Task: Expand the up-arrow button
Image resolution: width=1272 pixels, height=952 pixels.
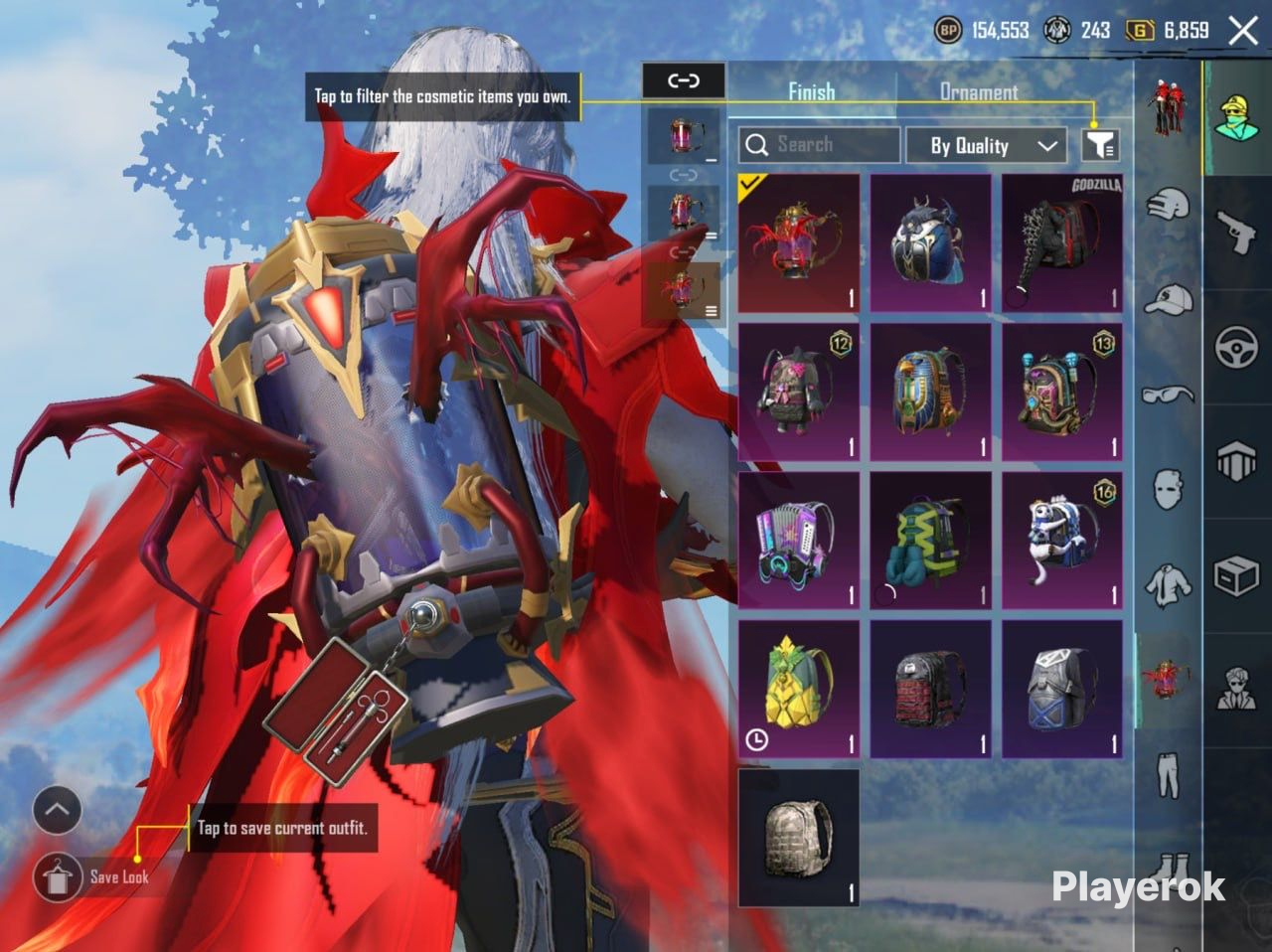Action: point(57,810)
